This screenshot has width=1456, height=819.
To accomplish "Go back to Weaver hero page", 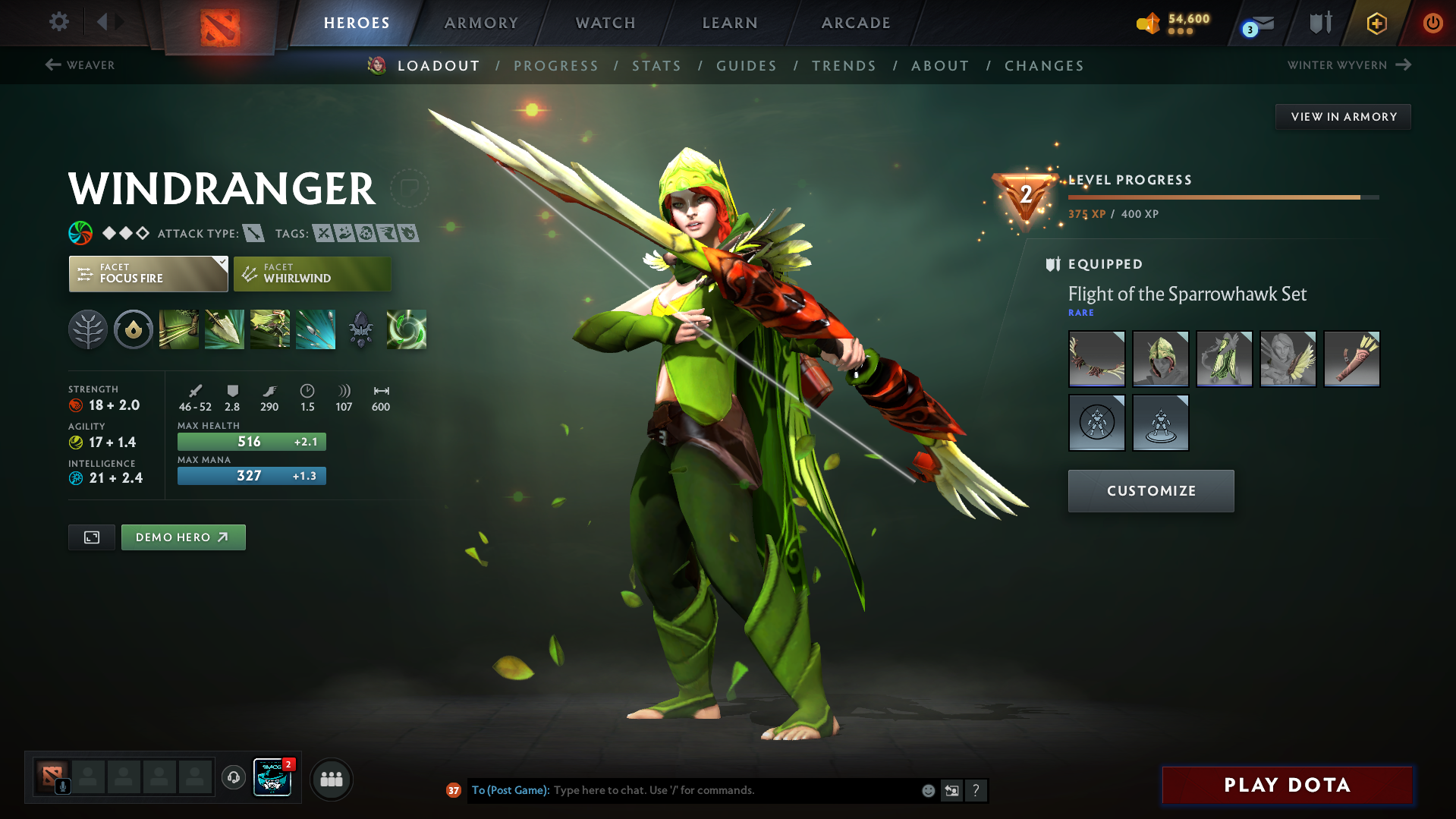I will [x=80, y=65].
